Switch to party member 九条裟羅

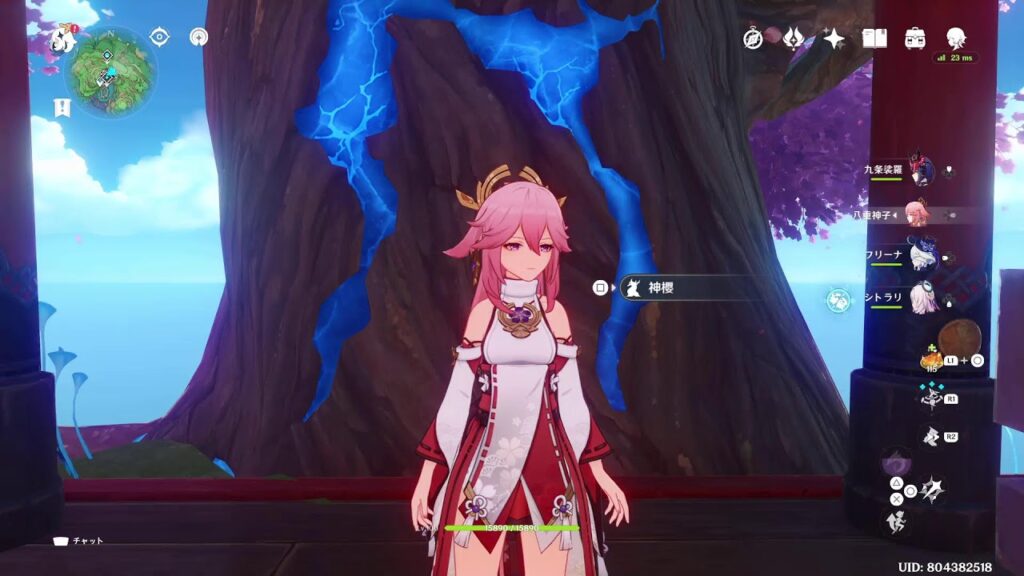(920, 171)
